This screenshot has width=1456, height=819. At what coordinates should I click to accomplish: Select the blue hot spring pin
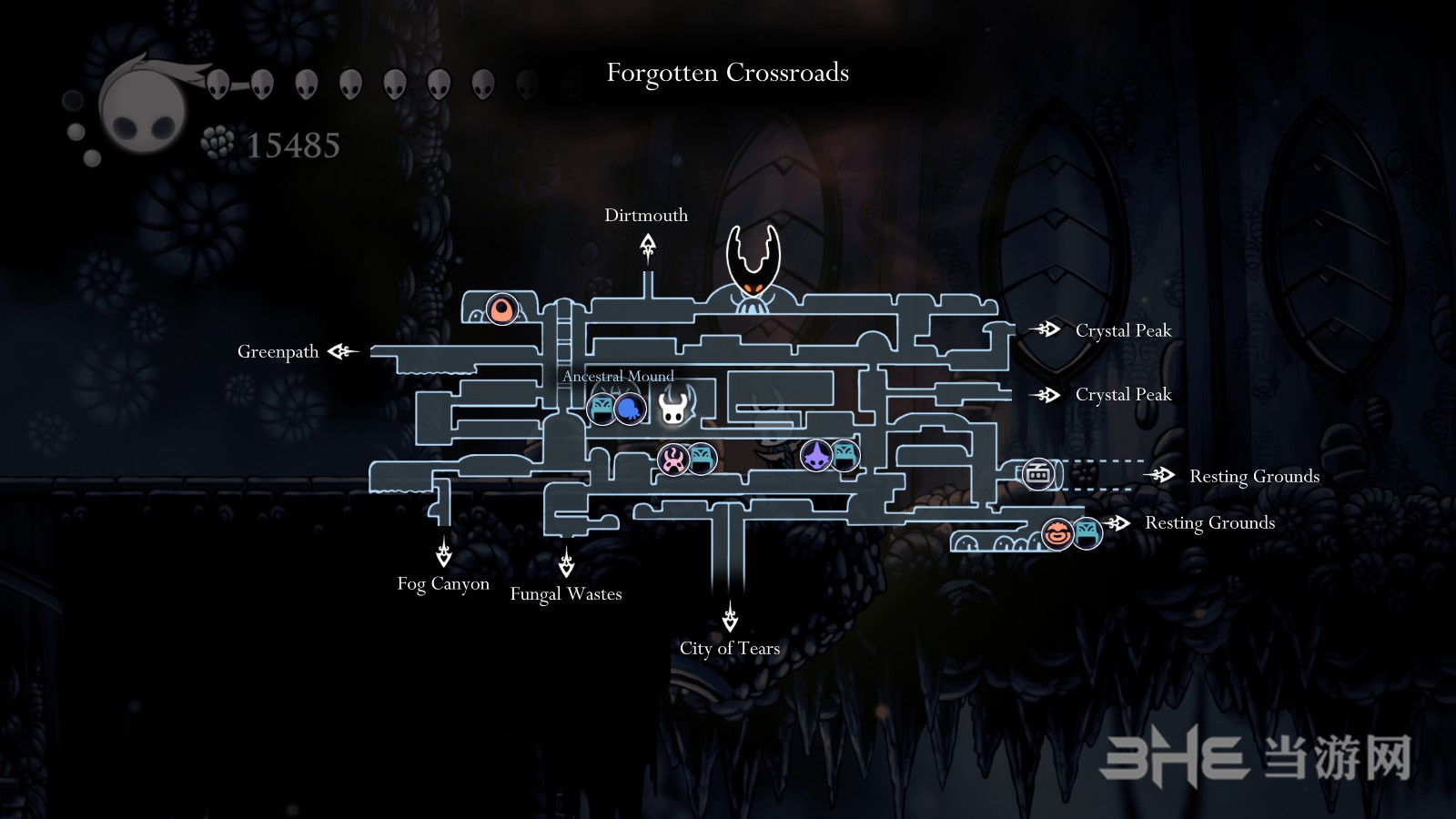tap(630, 409)
